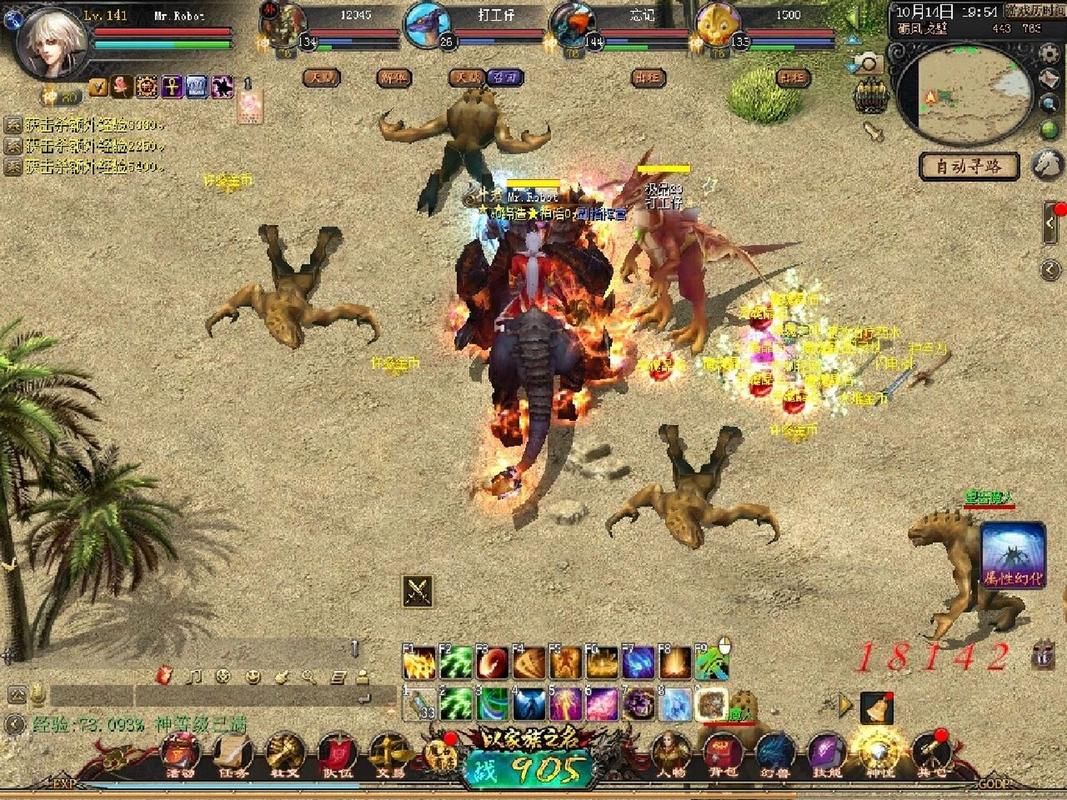Open the 队伍 team panel
The image size is (1067, 800).
(x=336, y=755)
